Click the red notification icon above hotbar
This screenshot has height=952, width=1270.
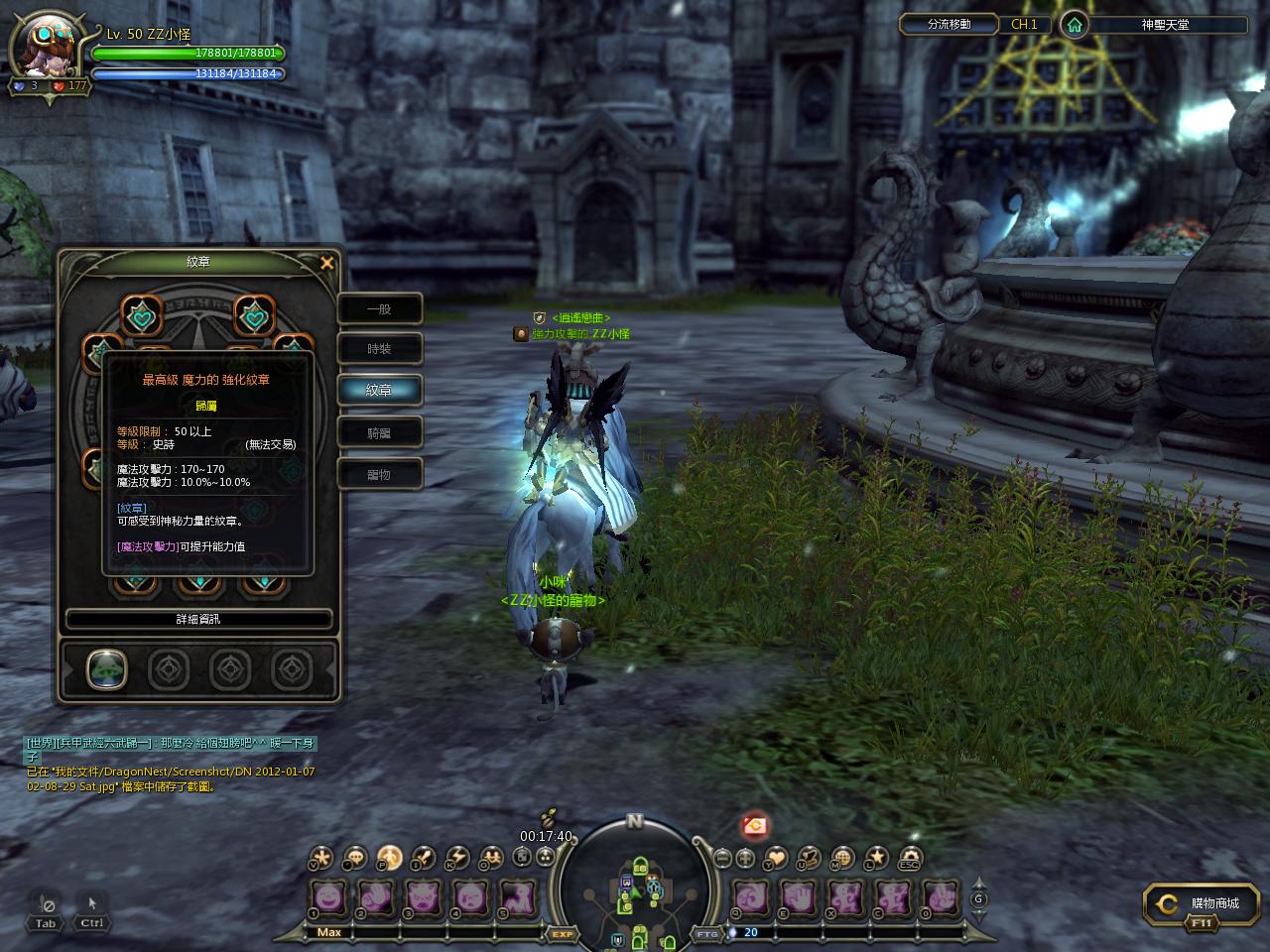tap(755, 824)
